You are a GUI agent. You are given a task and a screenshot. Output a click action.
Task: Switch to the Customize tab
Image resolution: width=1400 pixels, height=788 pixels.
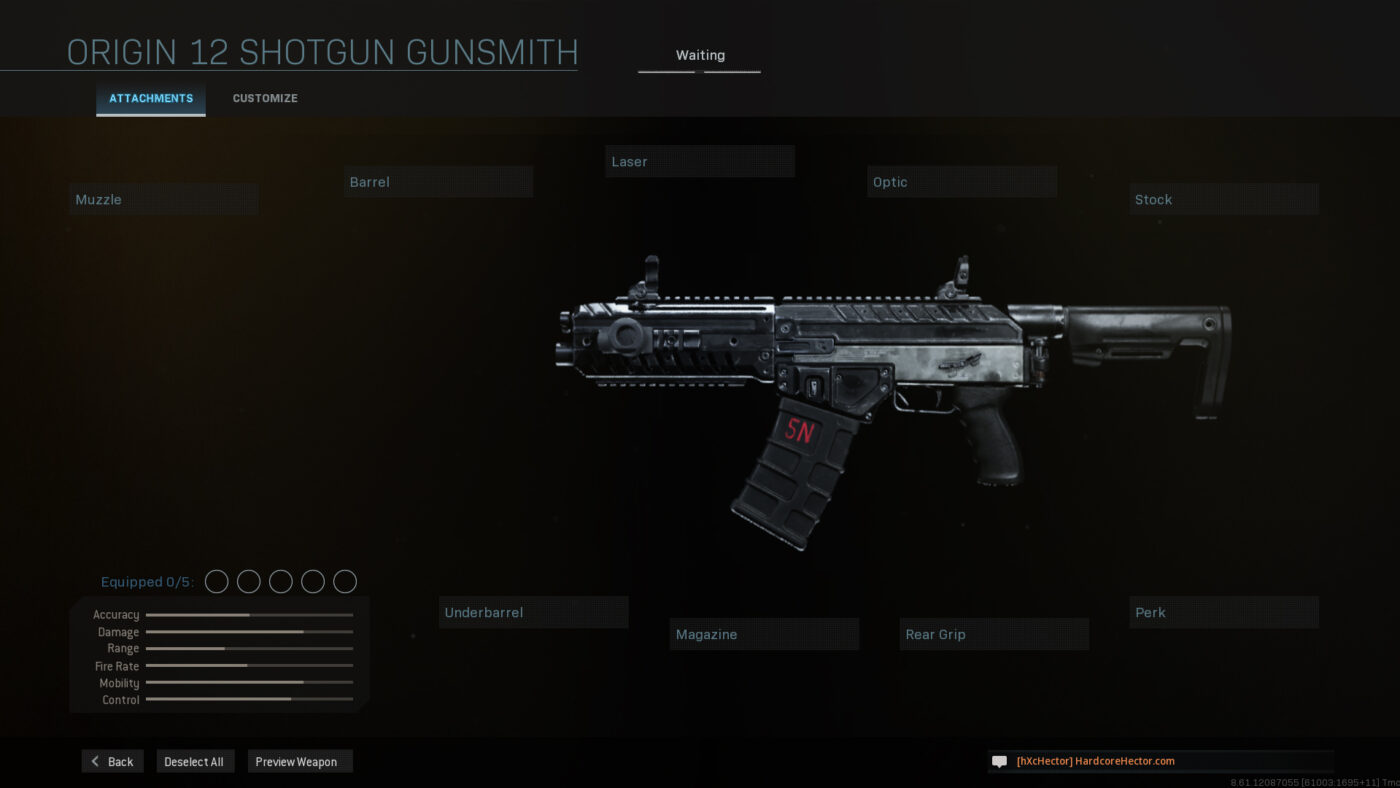pyautogui.click(x=264, y=98)
